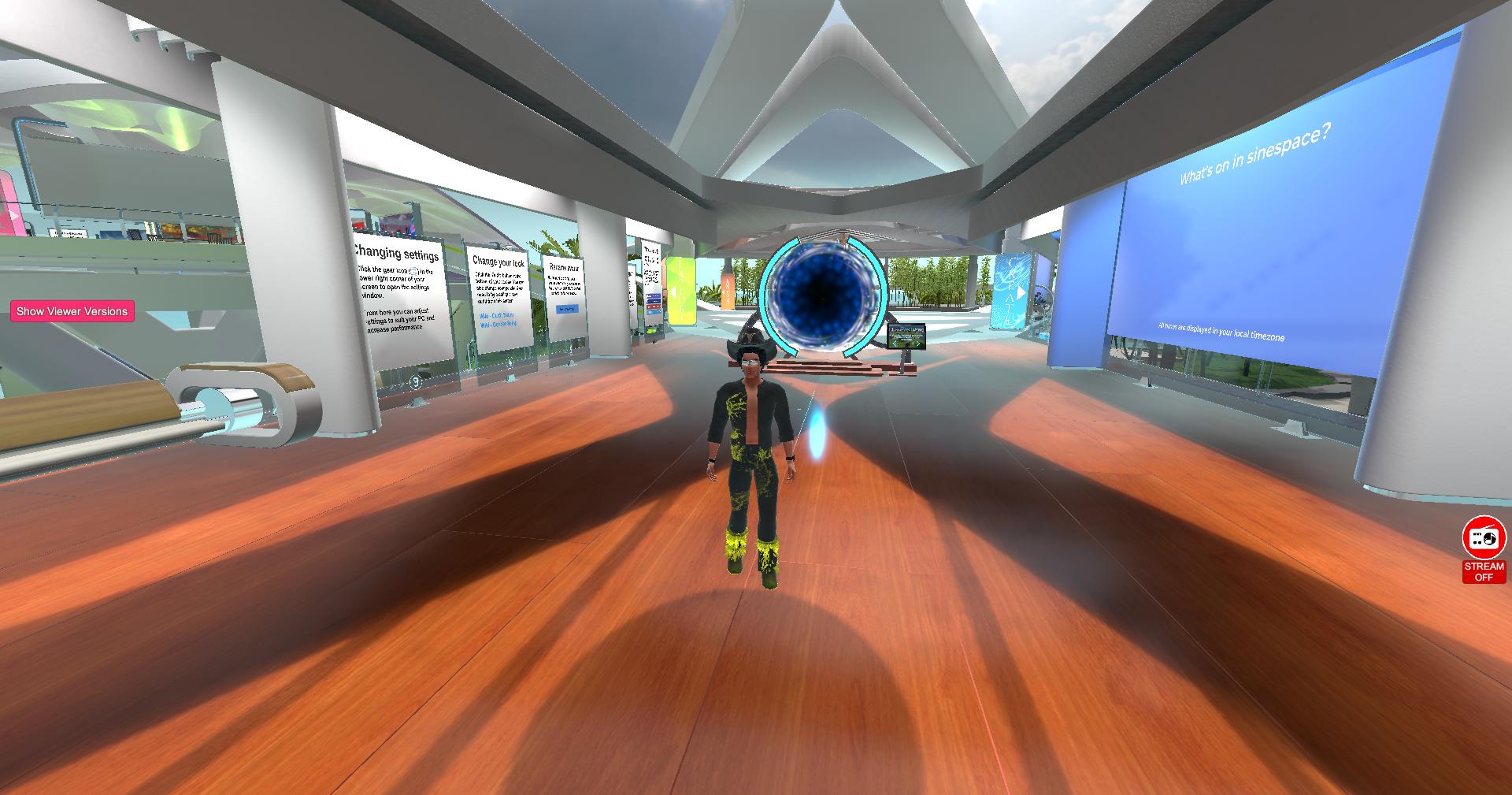Click the Show Viewer Versions button
The width and height of the screenshot is (1512, 795).
click(72, 311)
